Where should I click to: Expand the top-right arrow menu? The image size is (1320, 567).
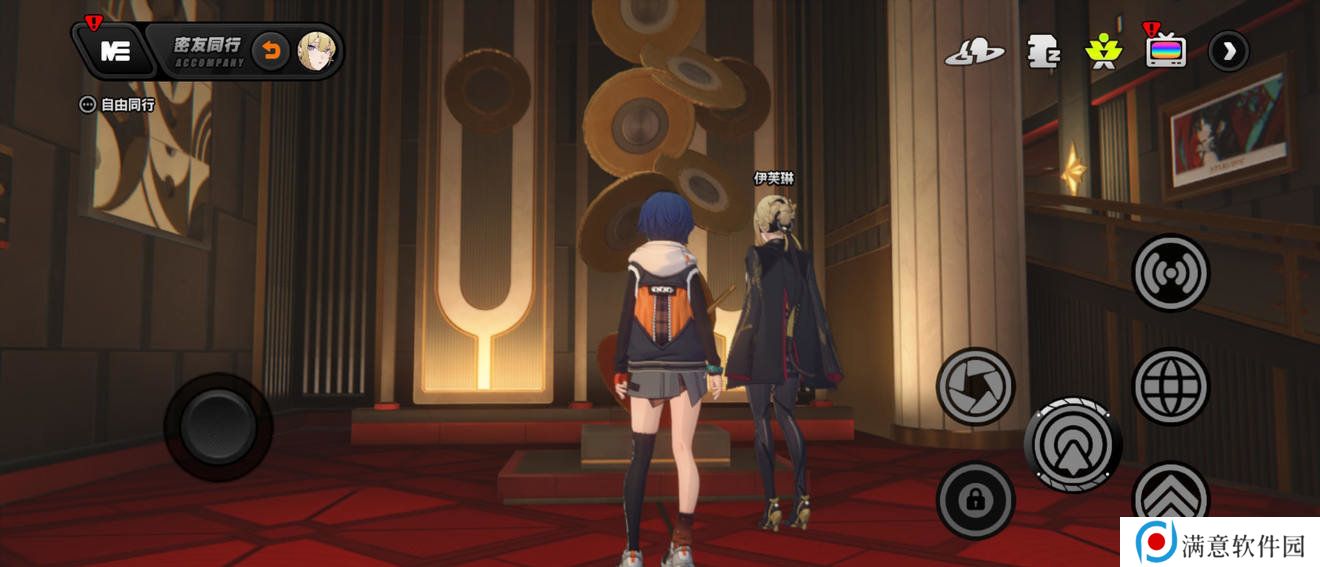point(1228,51)
